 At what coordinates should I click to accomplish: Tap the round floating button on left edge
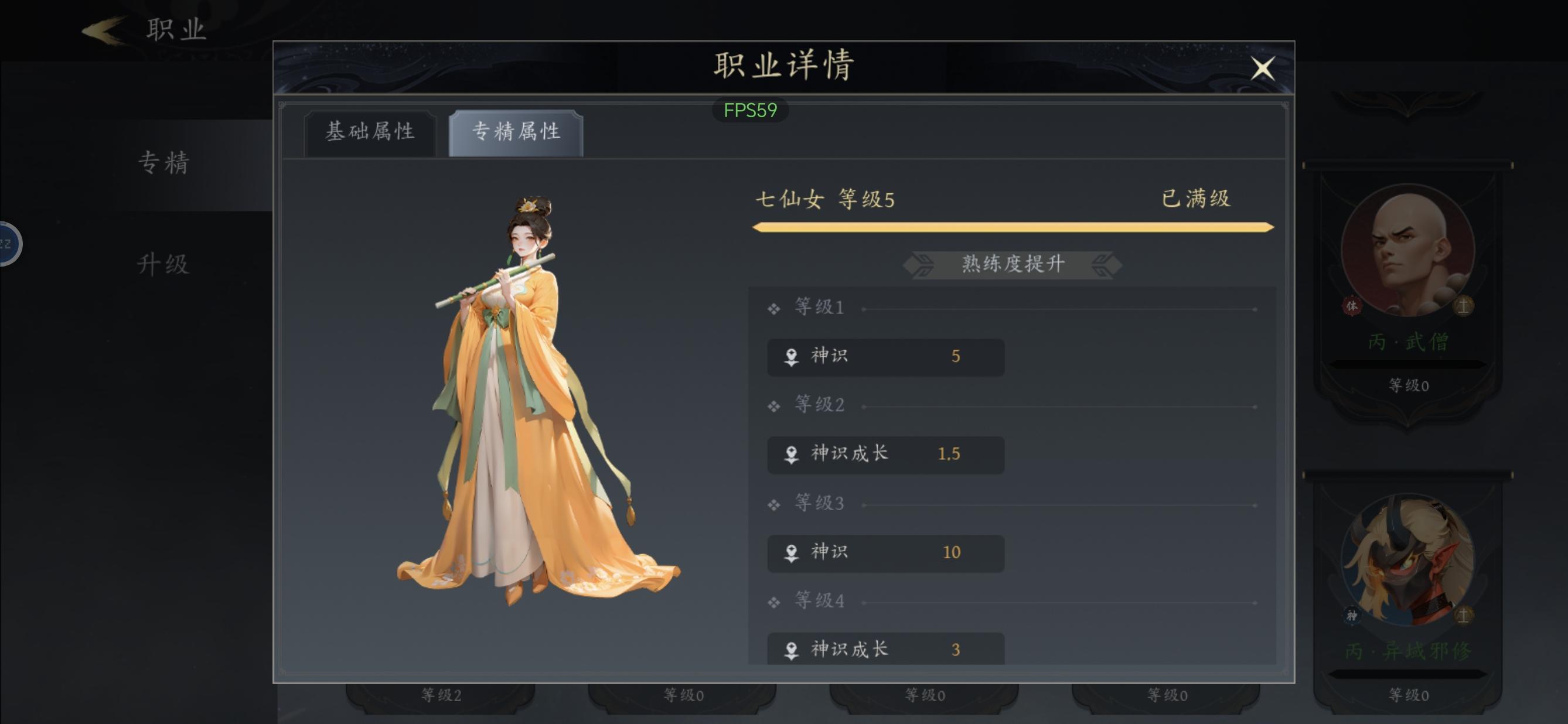coord(9,244)
